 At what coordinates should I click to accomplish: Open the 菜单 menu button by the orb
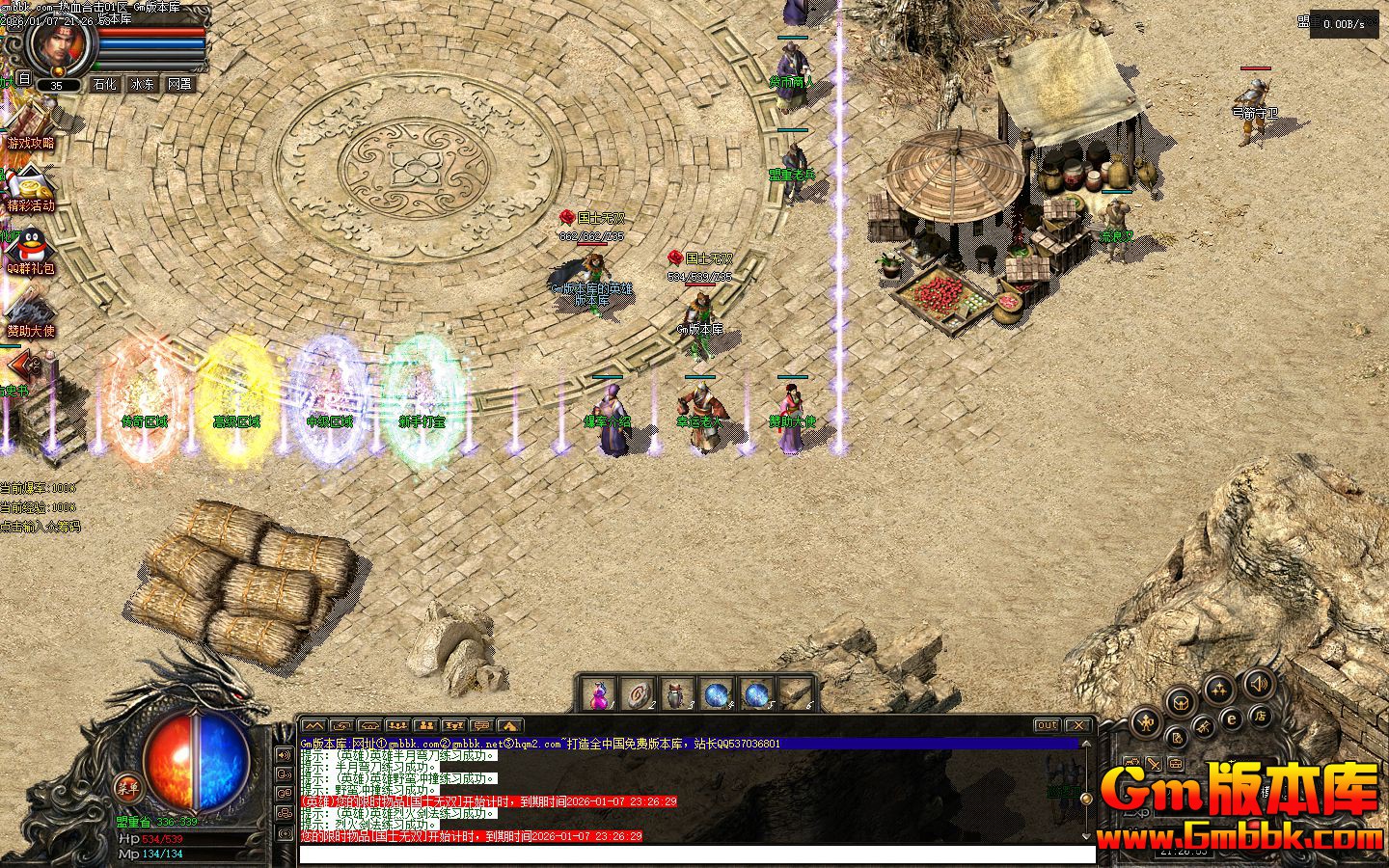126,786
